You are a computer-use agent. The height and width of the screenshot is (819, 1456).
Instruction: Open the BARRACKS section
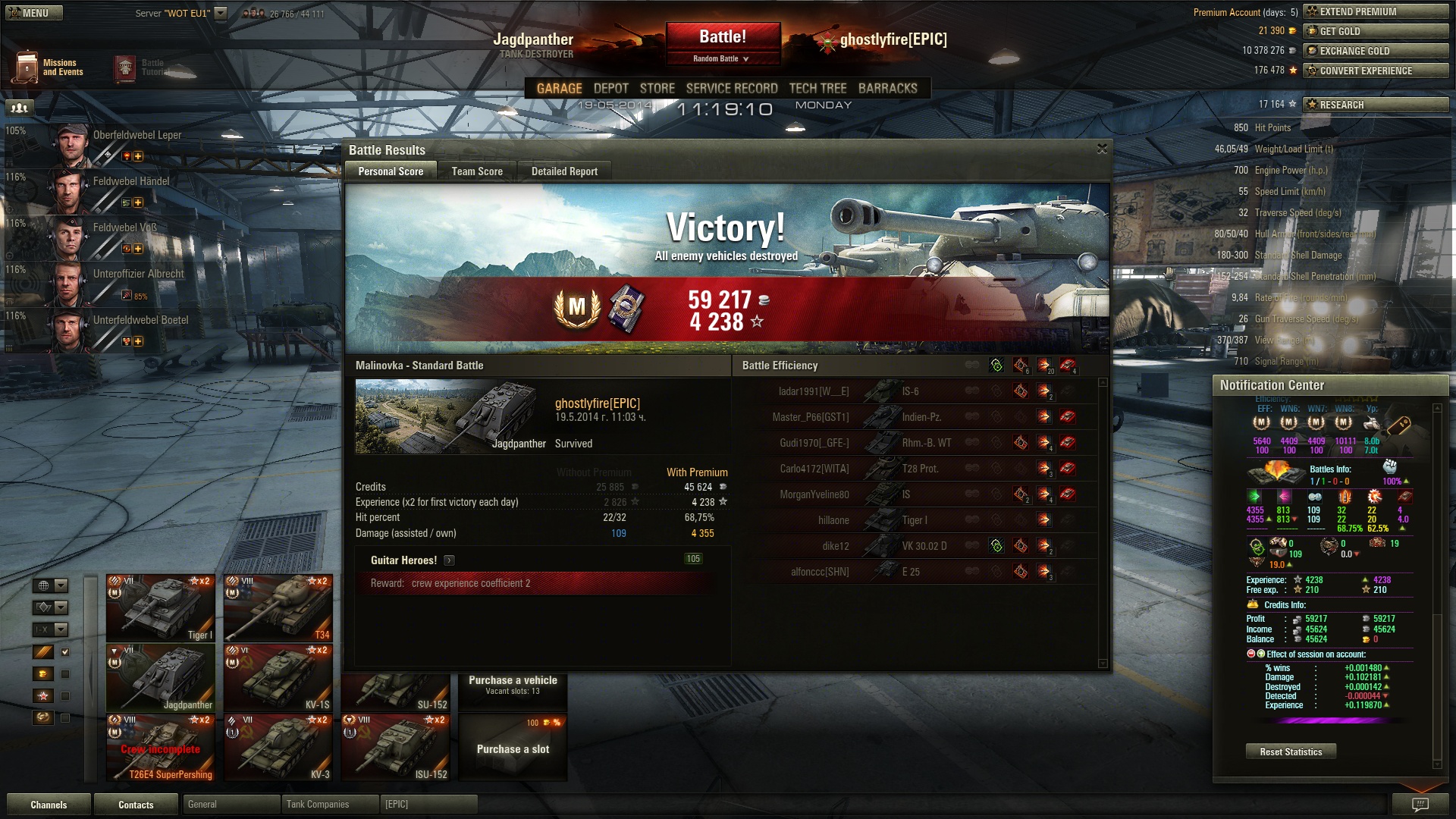point(887,89)
